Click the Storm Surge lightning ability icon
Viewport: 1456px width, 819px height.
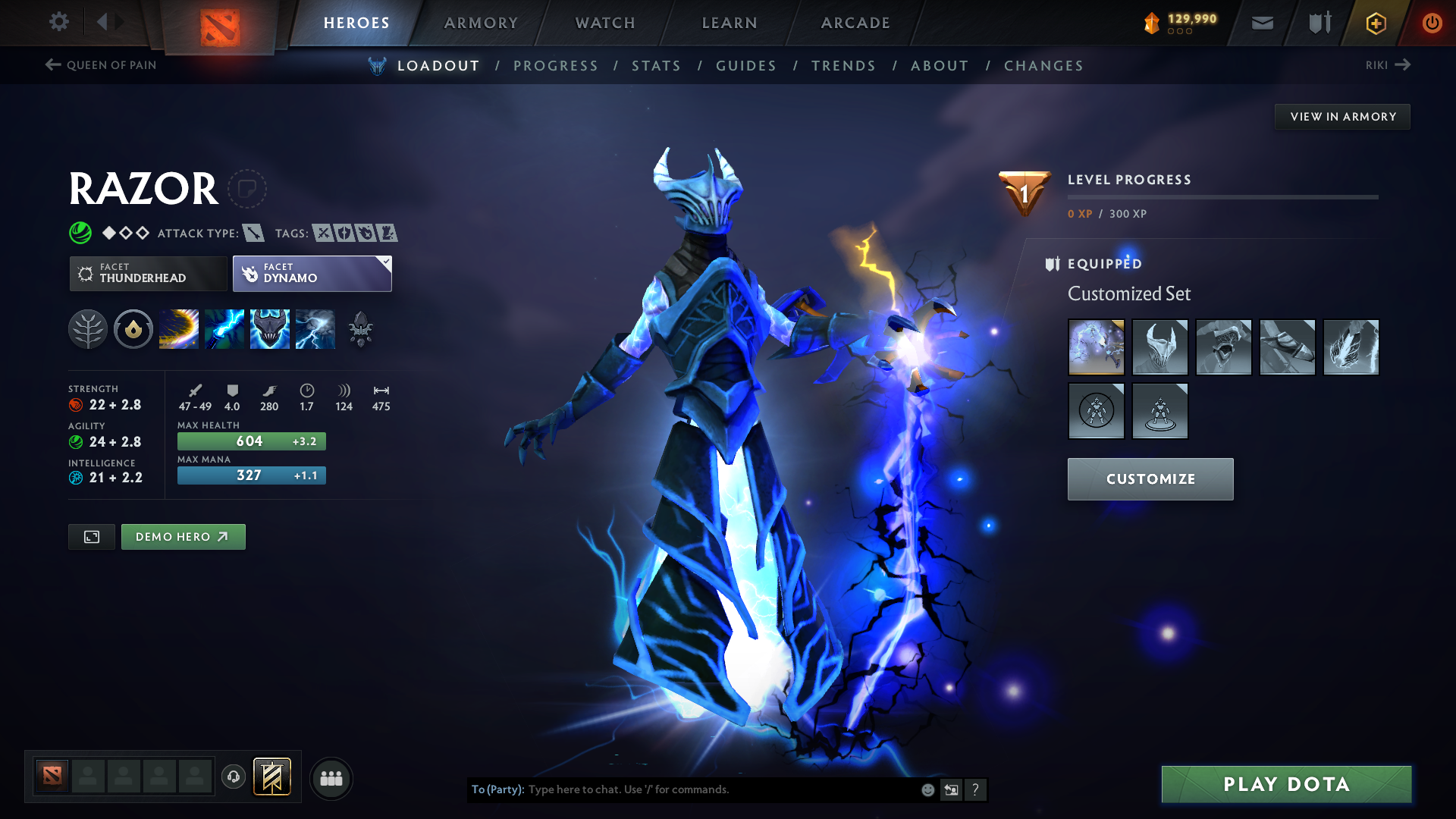click(315, 329)
